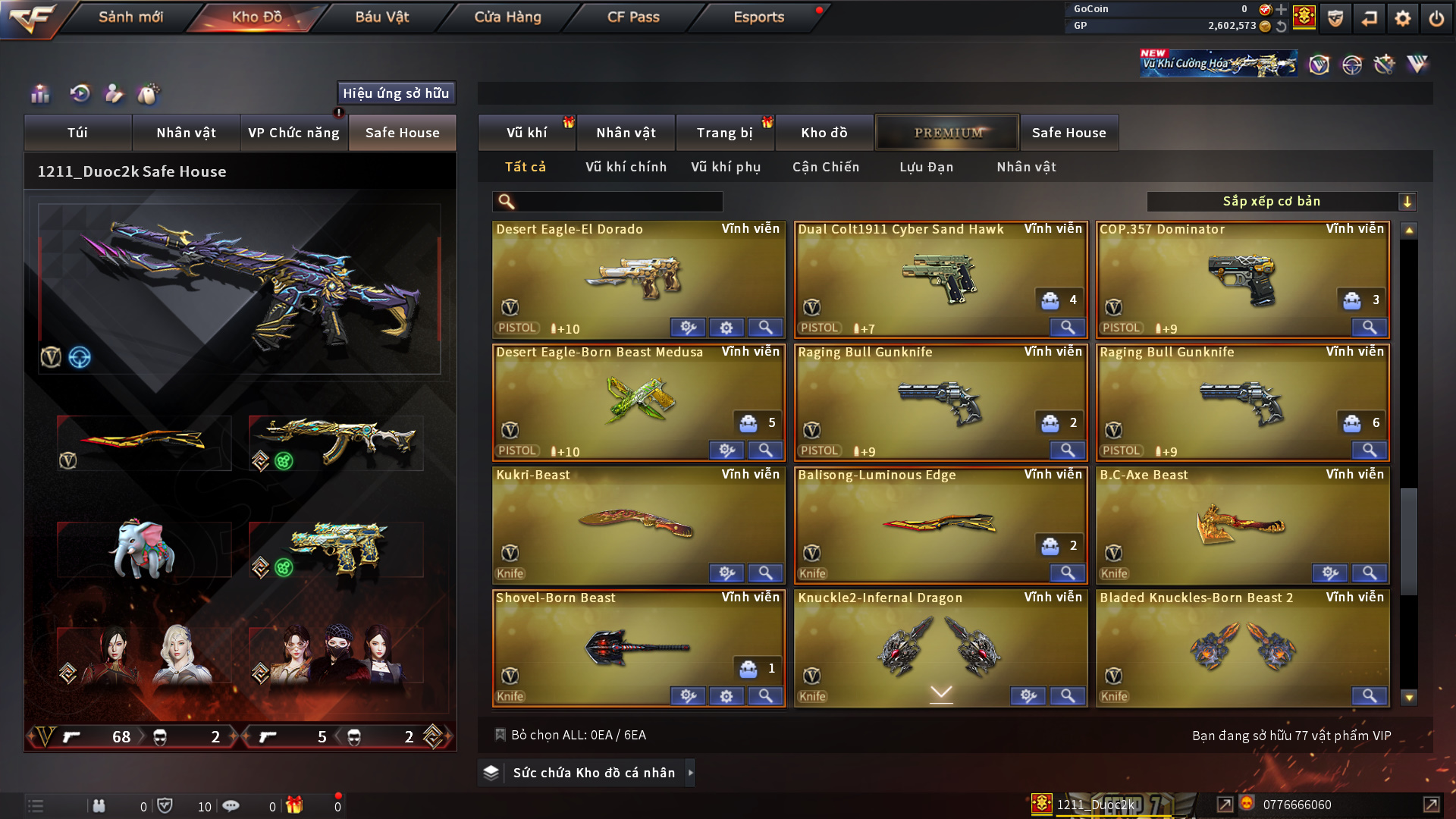The height and width of the screenshot is (819, 1456).
Task: Select the B.C-Axe Beast item
Action: tap(1241, 525)
